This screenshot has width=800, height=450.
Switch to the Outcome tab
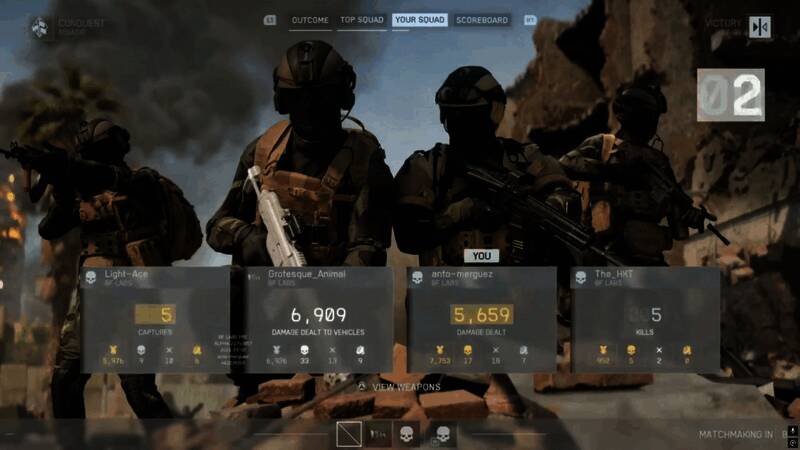point(310,20)
